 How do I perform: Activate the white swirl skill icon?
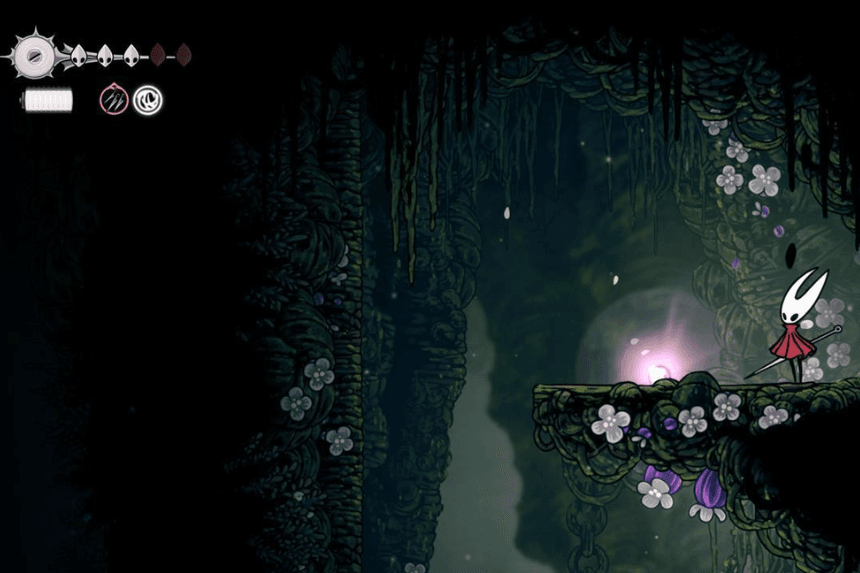click(x=148, y=100)
